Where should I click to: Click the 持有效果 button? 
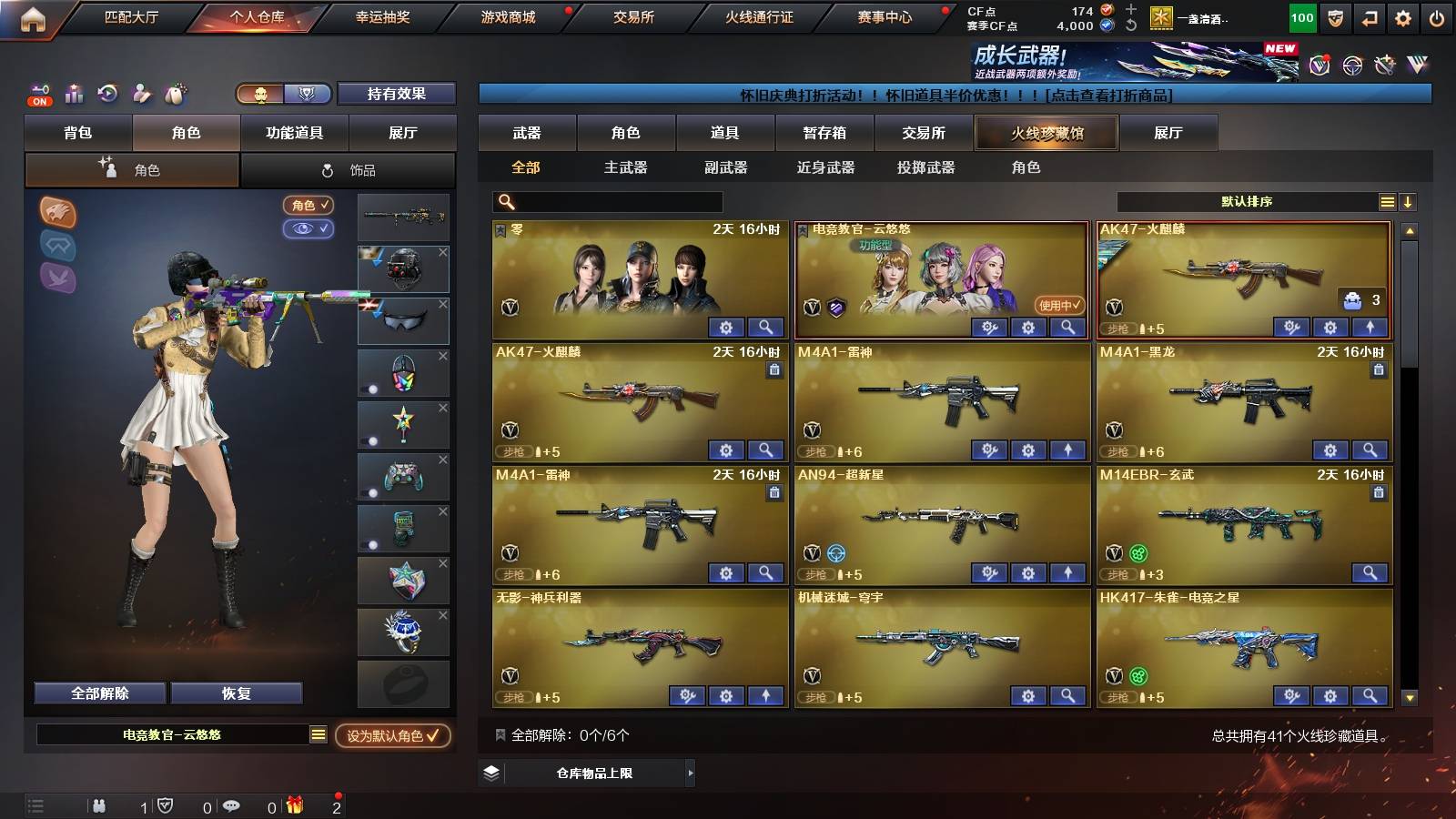(397, 94)
